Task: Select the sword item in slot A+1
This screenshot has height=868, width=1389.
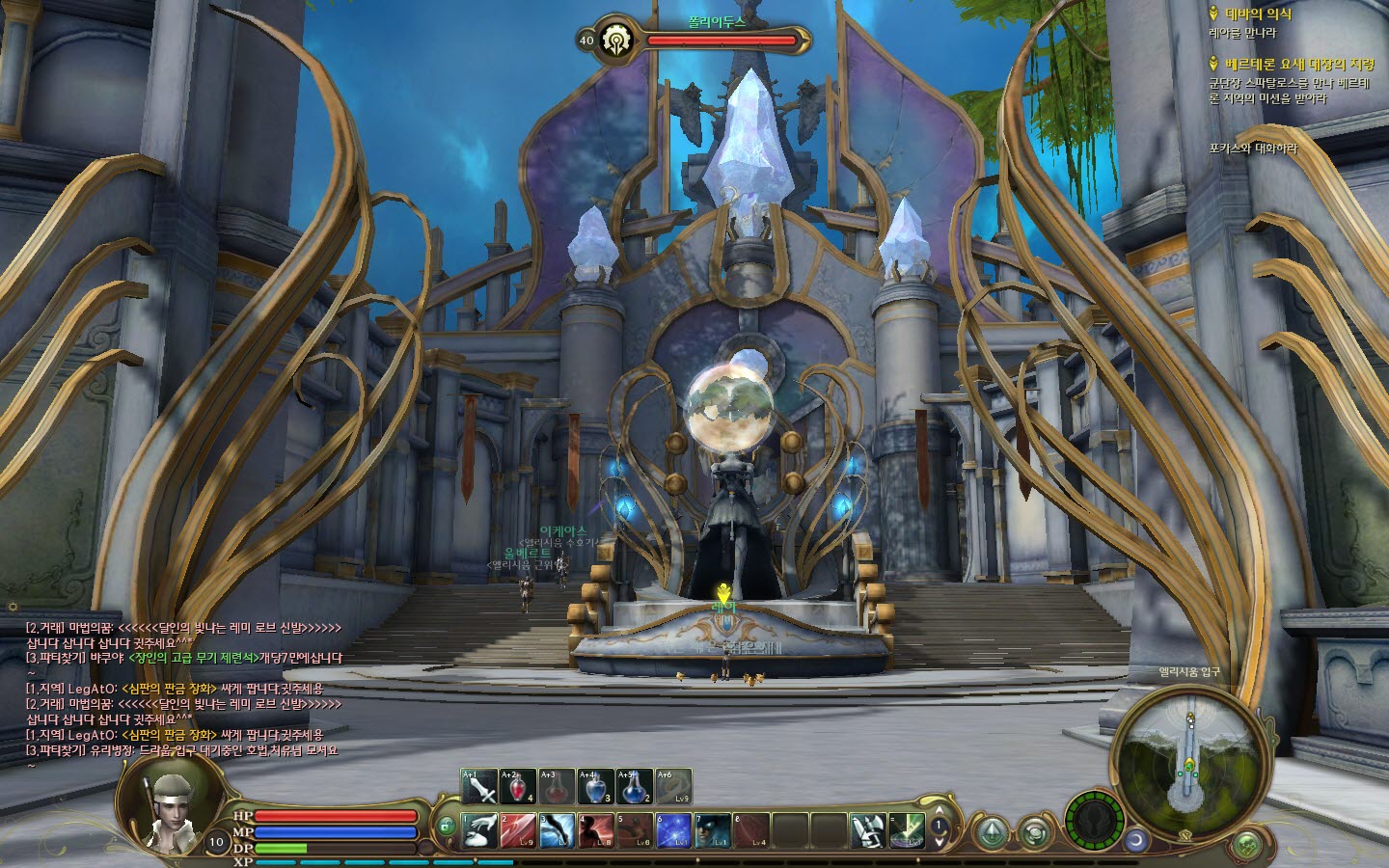Action: tap(479, 787)
